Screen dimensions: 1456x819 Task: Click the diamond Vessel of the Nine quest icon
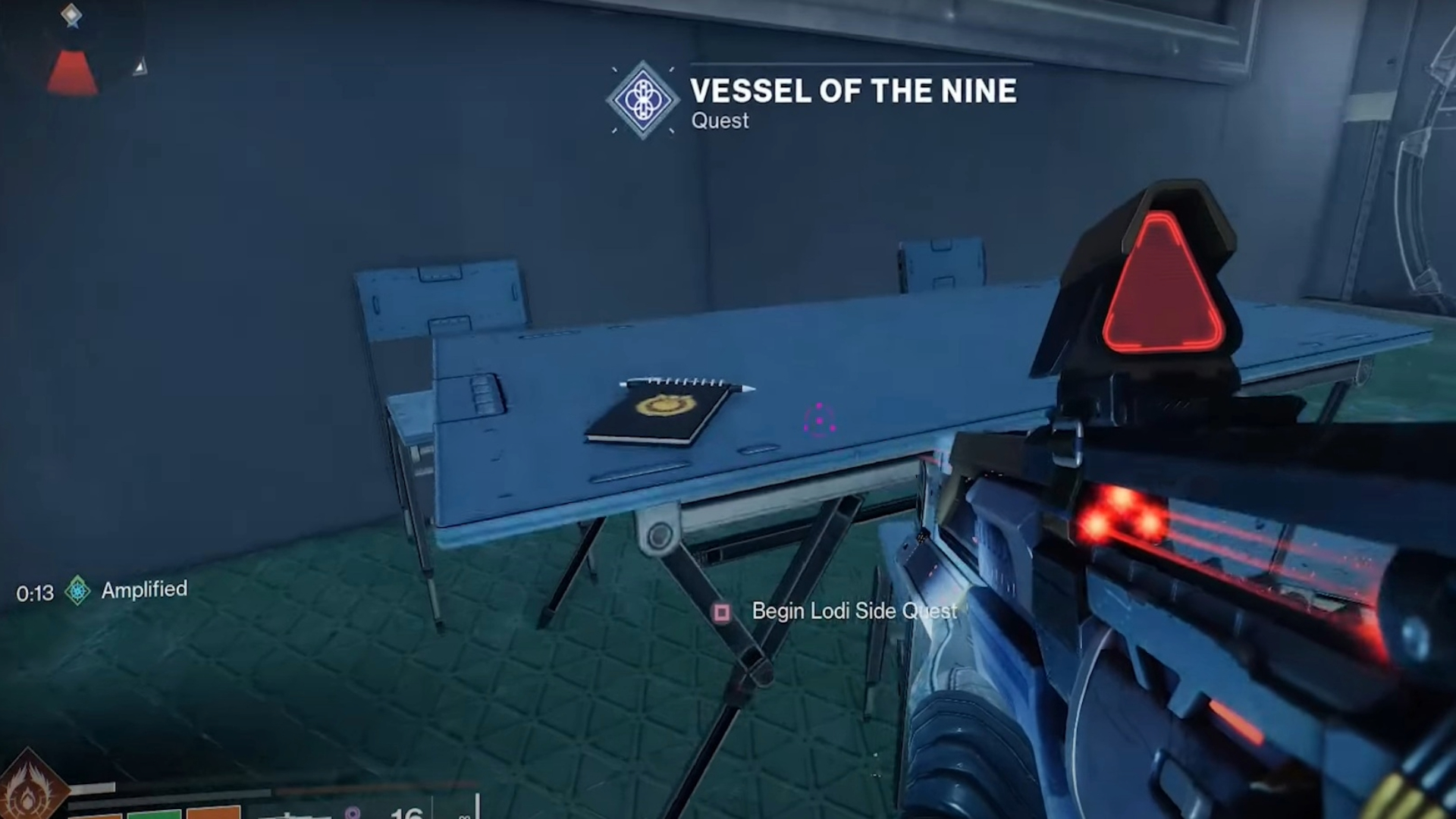[x=642, y=100]
